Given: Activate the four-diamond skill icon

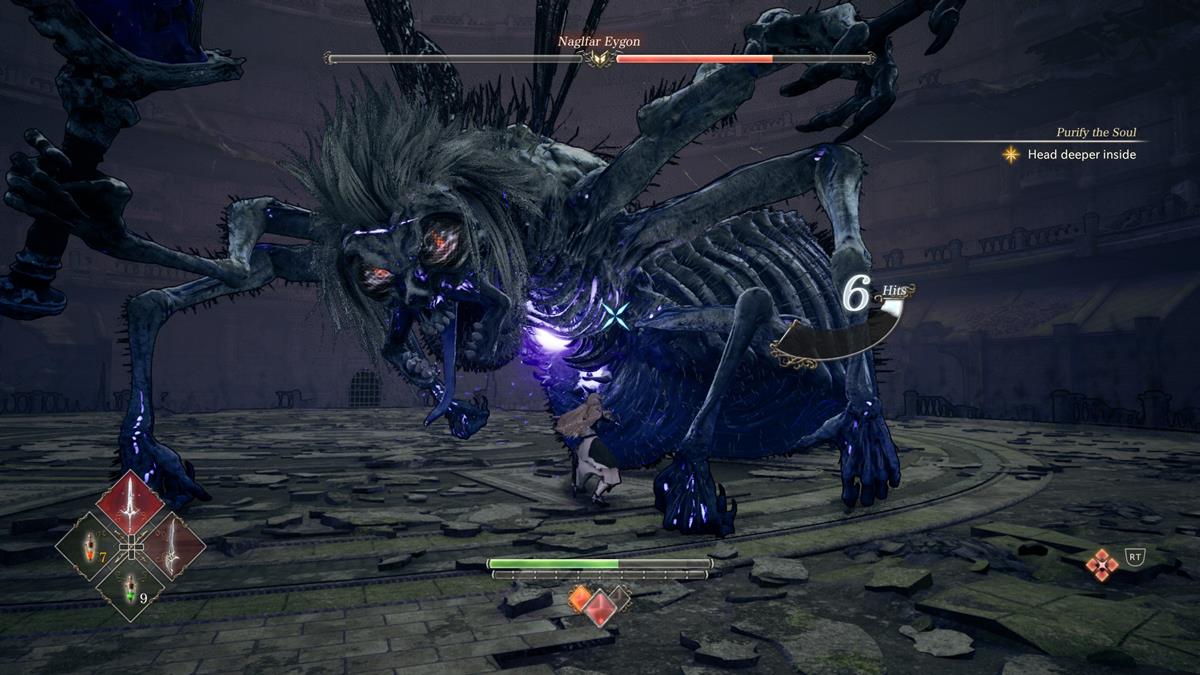Looking at the screenshot, I should [1101, 565].
